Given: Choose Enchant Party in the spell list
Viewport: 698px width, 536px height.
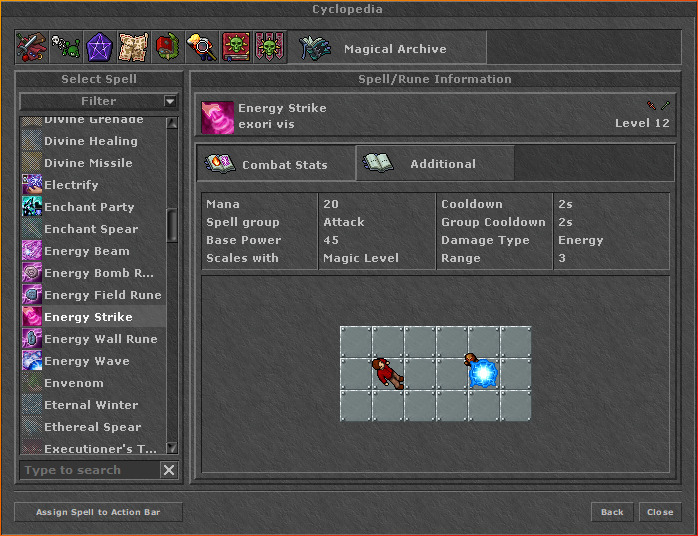Looking at the screenshot, I should click(89, 207).
